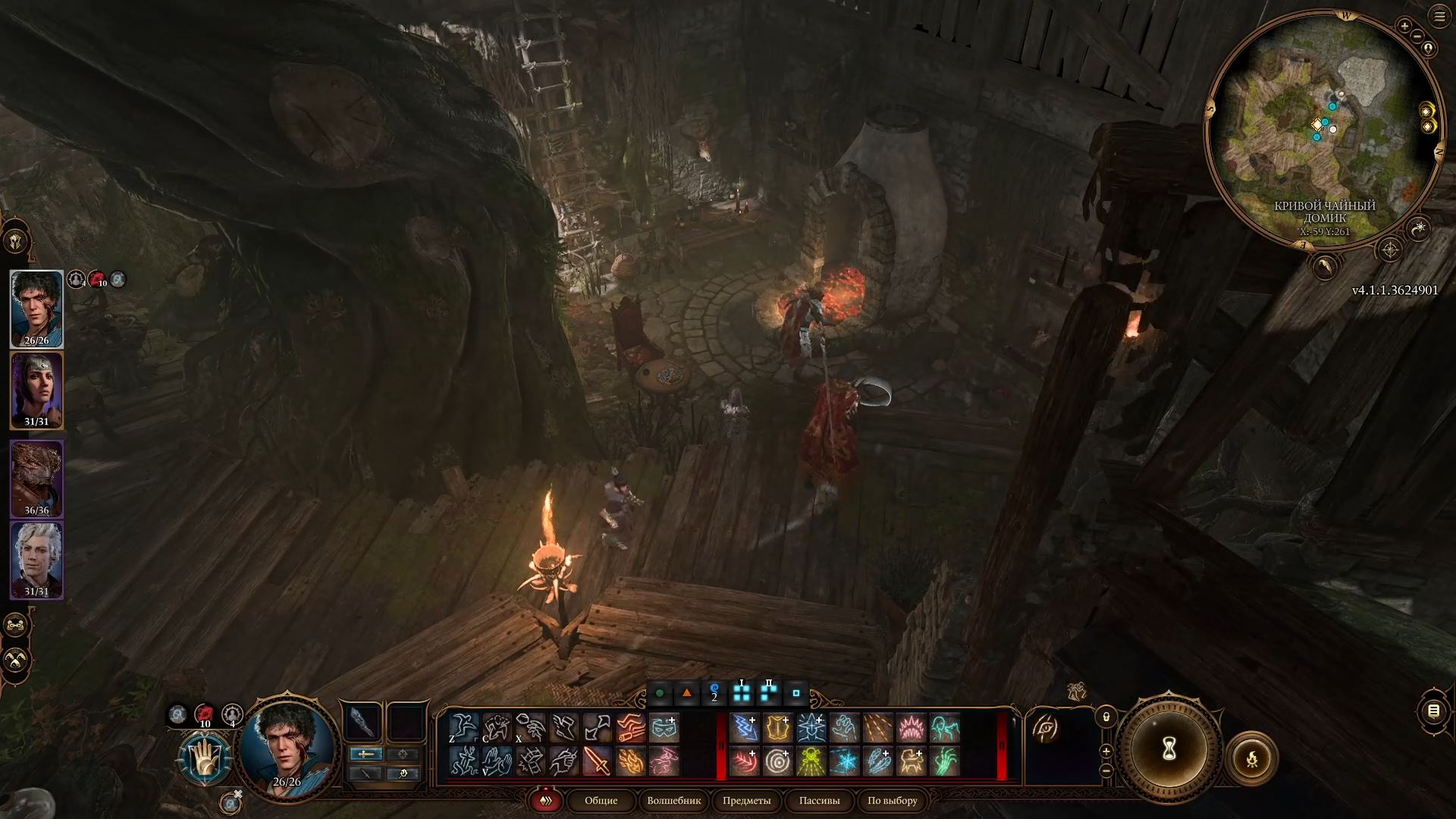Choose the purple-skinned companion portrait

[36, 390]
